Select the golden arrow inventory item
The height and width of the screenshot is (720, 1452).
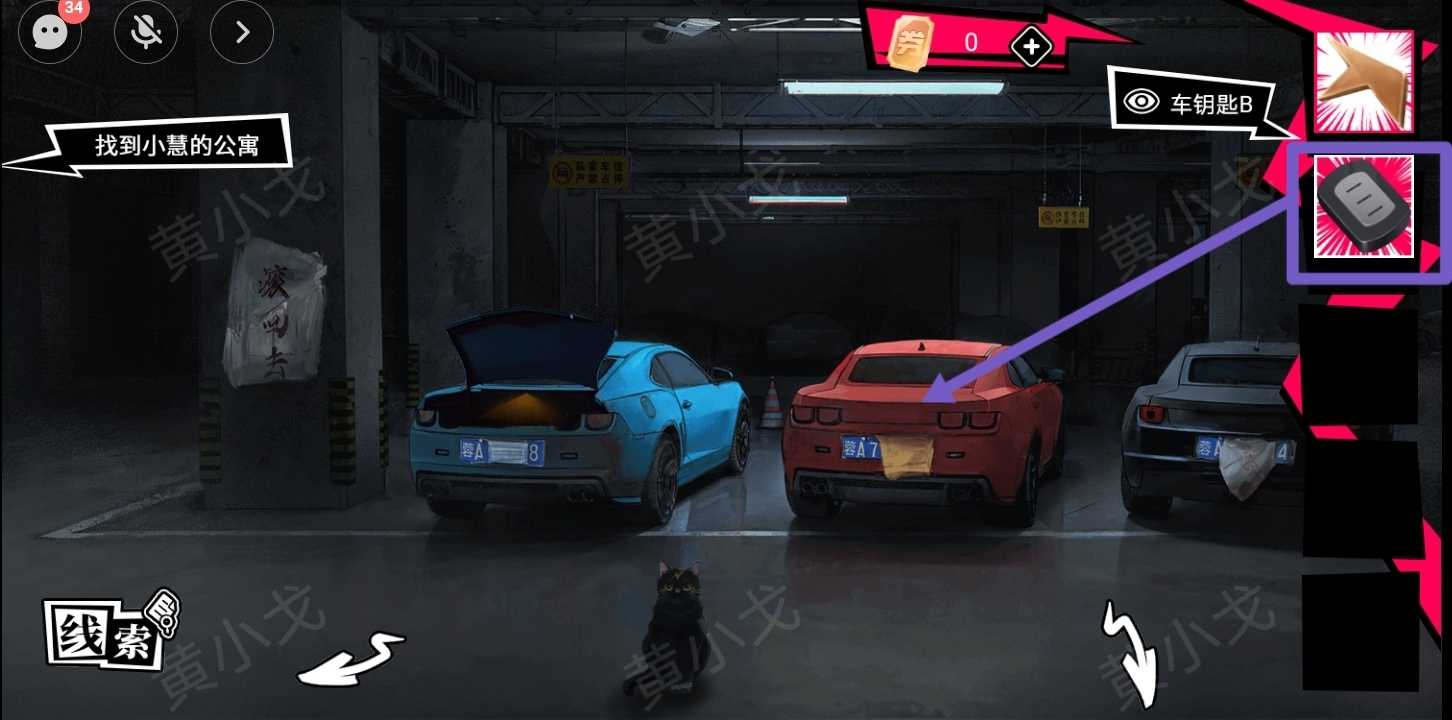(x=1363, y=82)
